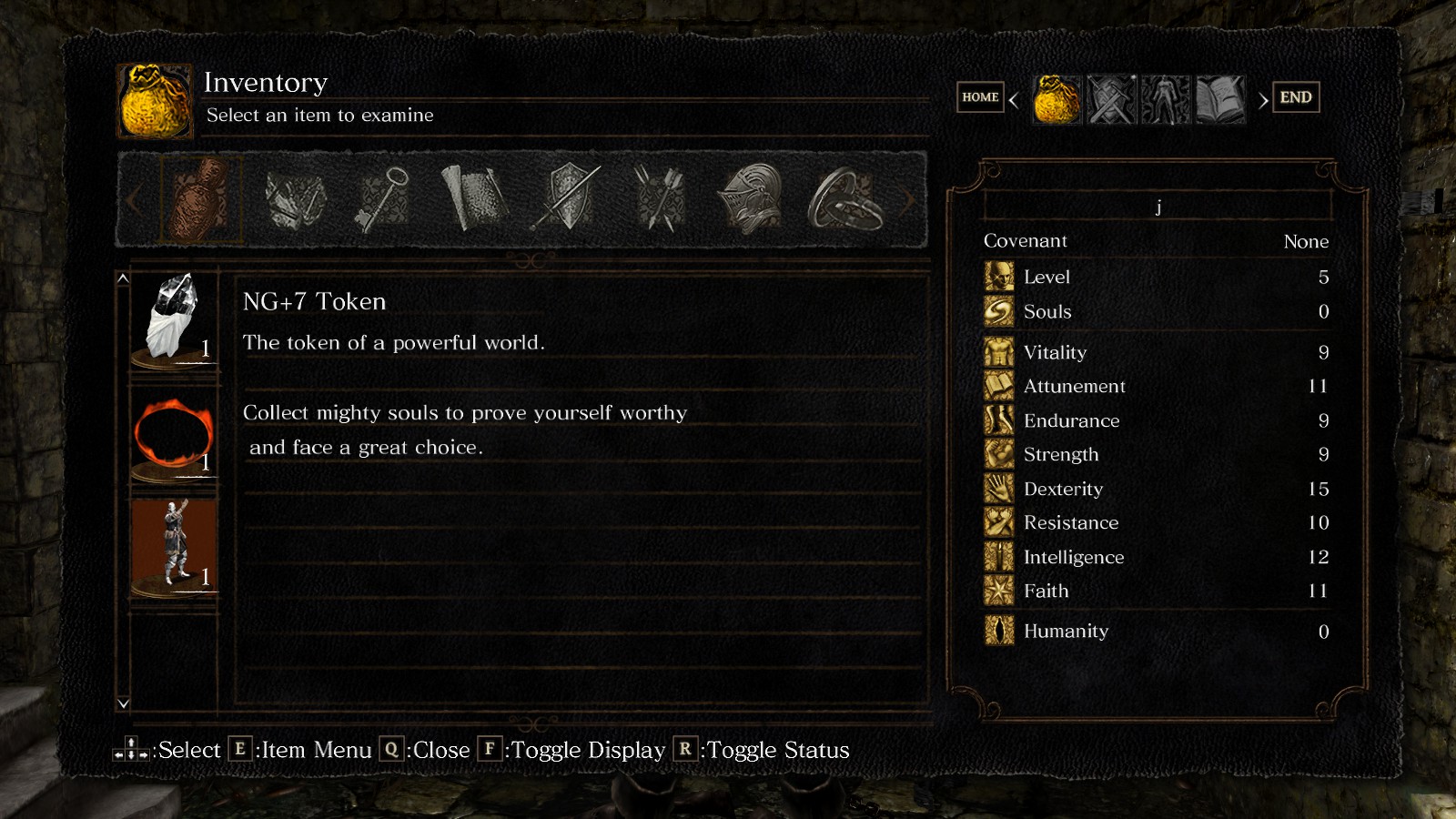
Task: Select the Darksign fiery ring item
Action: coord(174,435)
